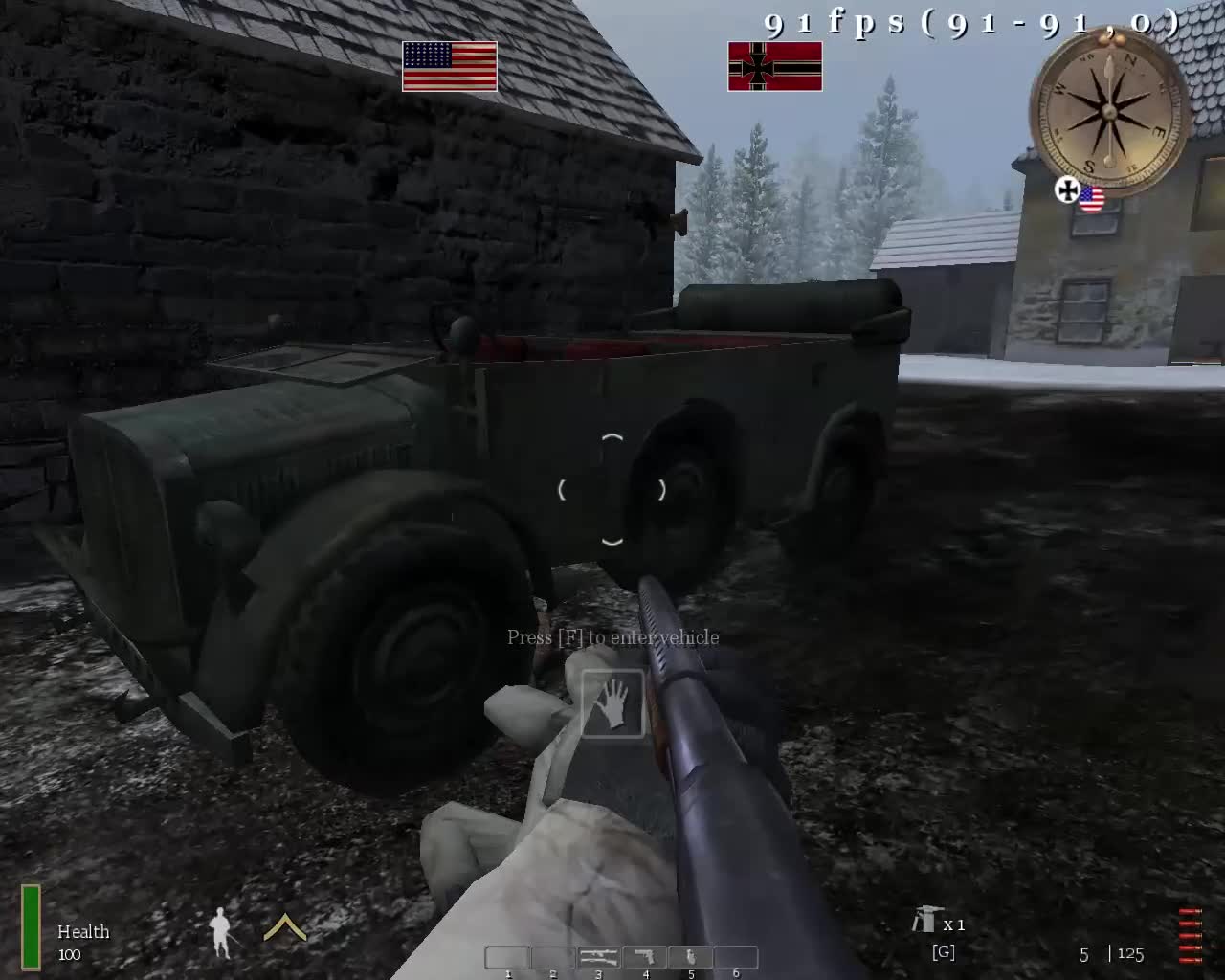1225x980 pixels.
Task: Select the German flag to join Axis
Action: coord(775,67)
